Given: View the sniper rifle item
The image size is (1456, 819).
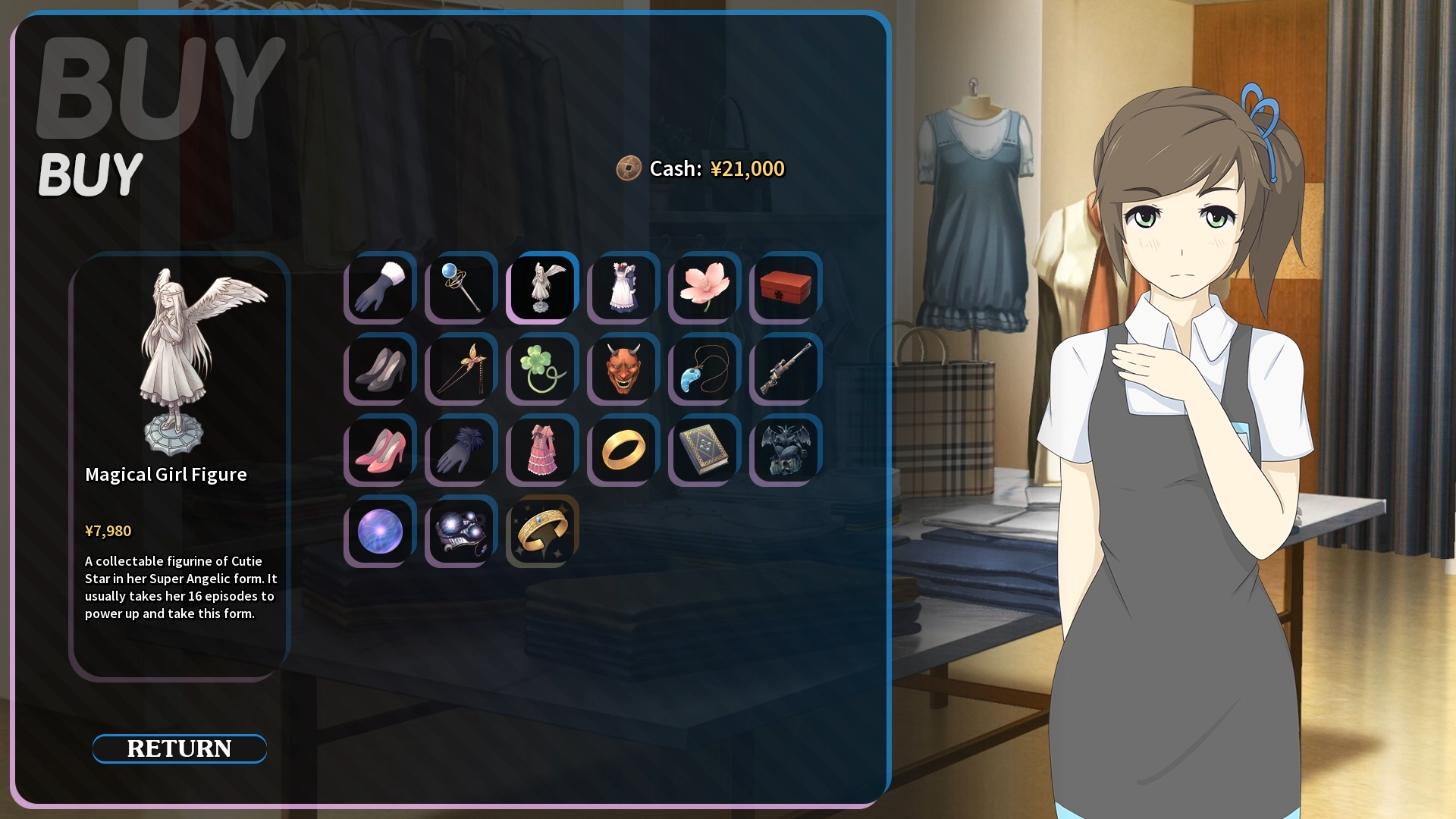Looking at the screenshot, I should pyautogui.click(x=783, y=369).
